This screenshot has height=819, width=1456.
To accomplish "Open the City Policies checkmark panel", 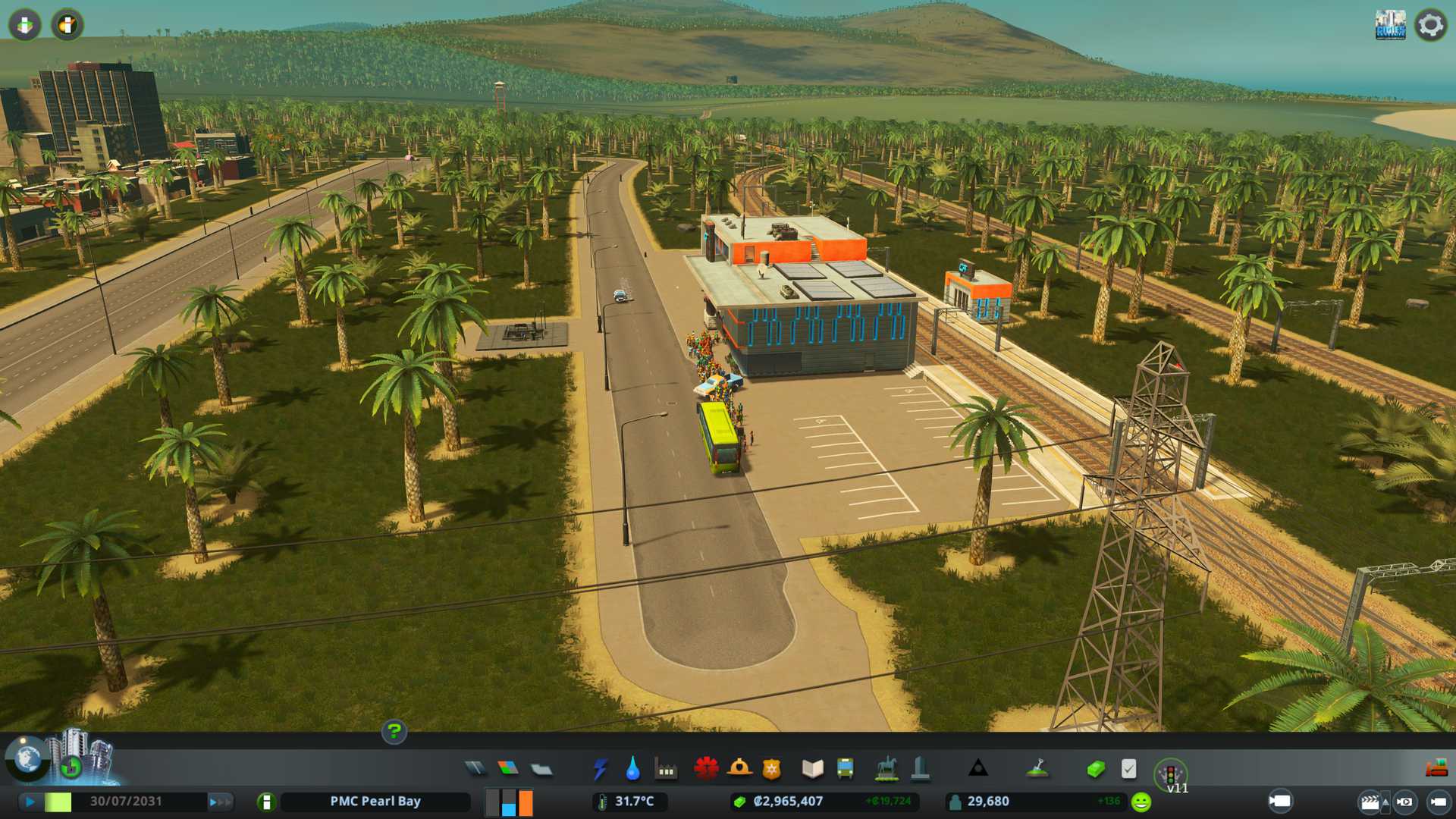I will click(1128, 769).
